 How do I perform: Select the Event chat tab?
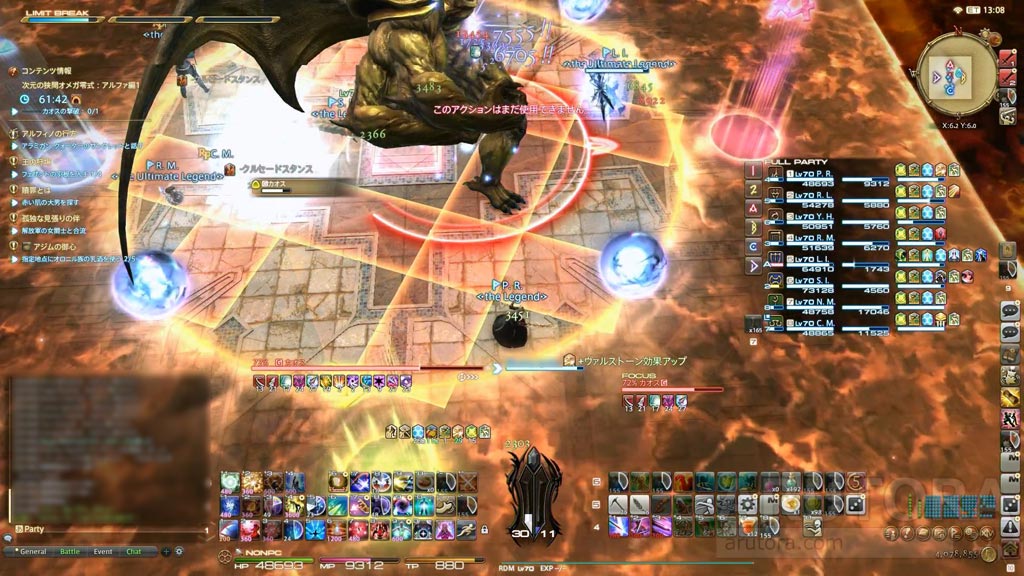(103, 551)
